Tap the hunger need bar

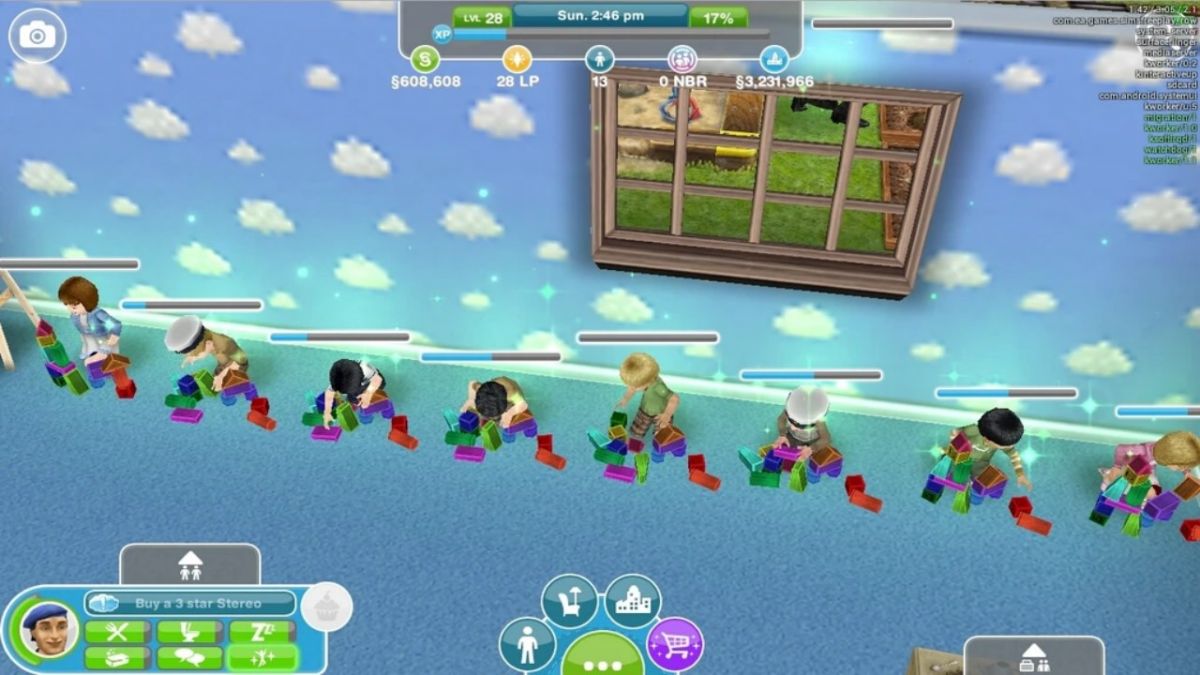point(118,632)
